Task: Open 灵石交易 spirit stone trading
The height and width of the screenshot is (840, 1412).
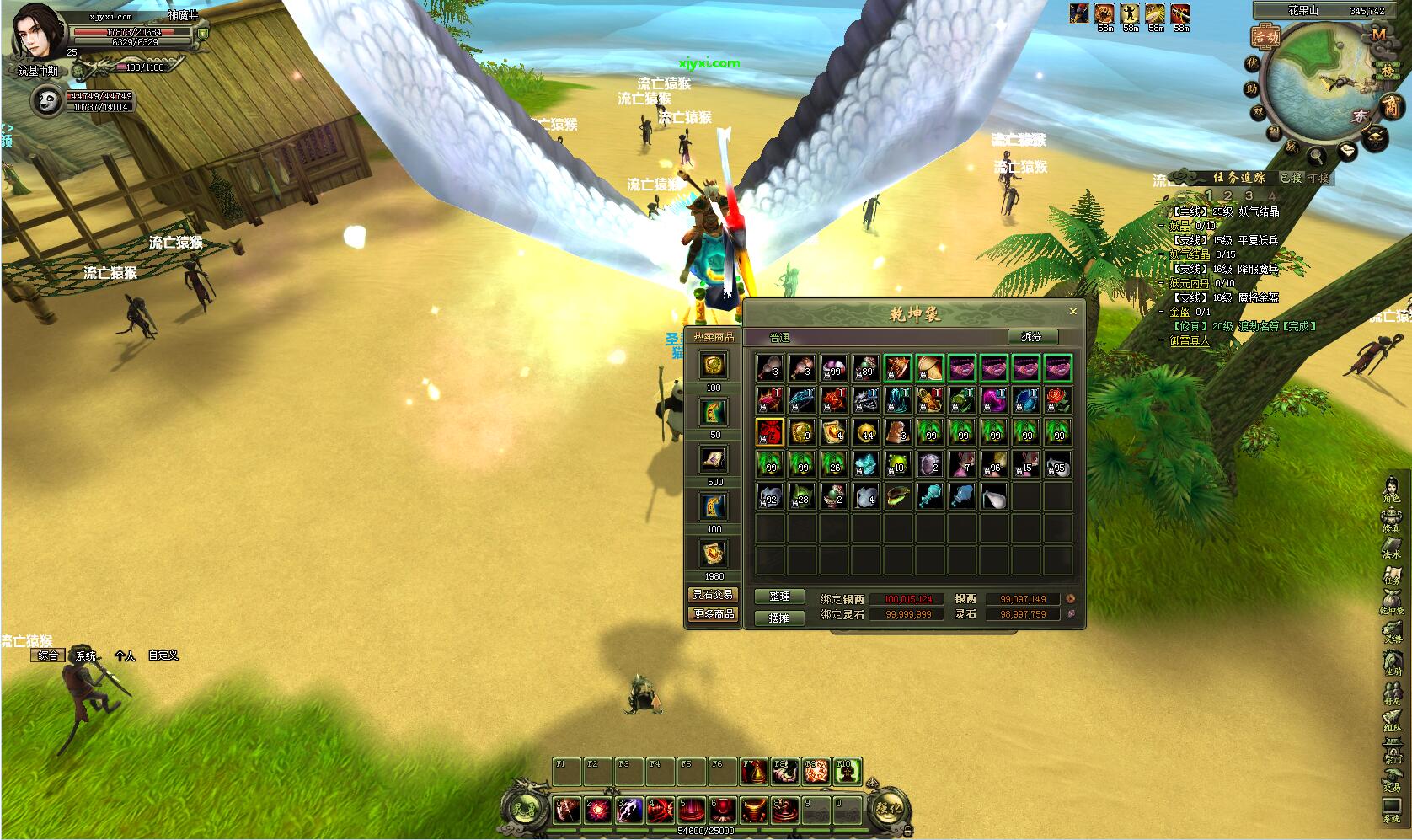Action: [x=714, y=594]
